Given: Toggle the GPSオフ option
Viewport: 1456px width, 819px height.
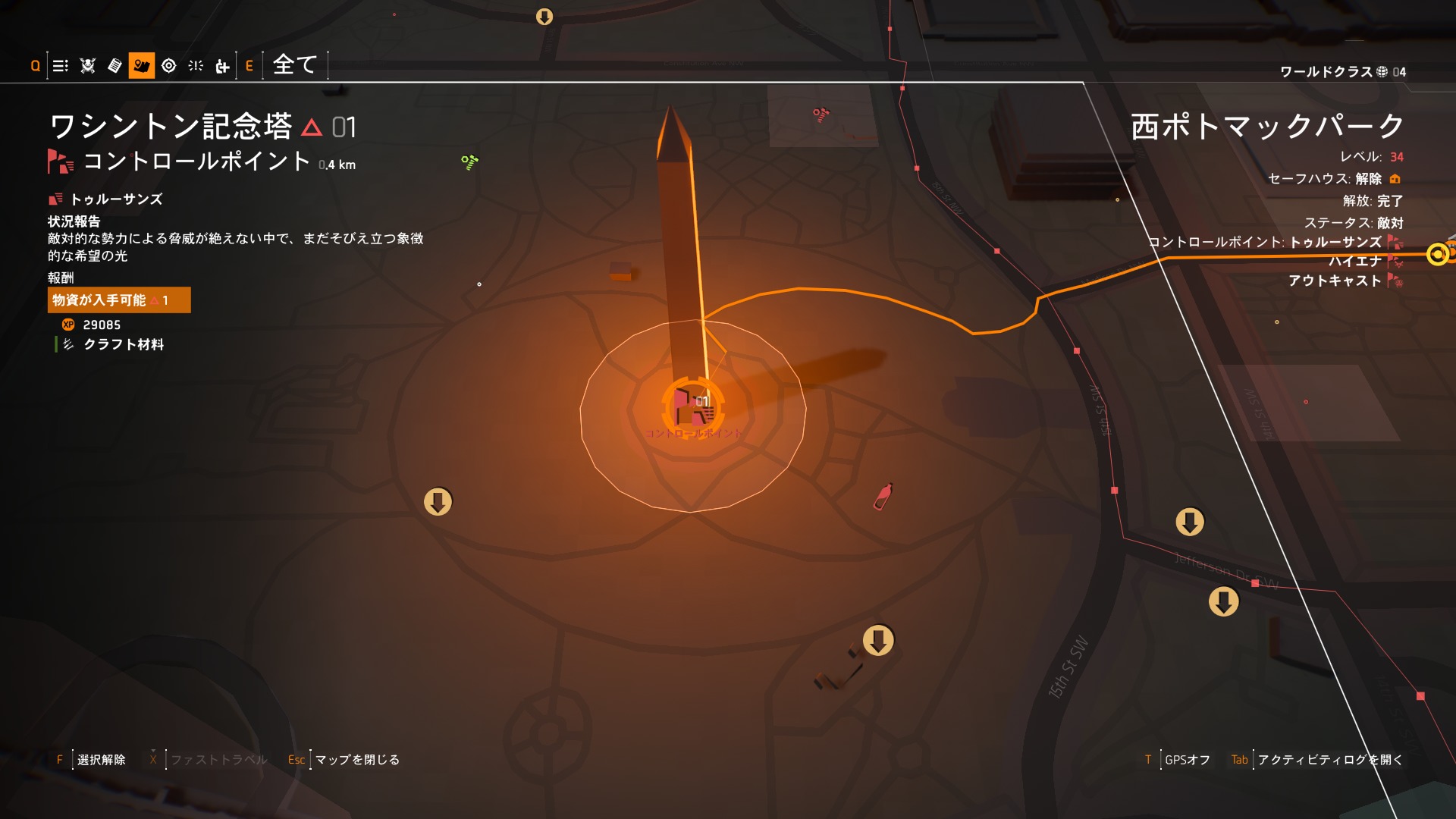Looking at the screenshot, I should [x=1187, y=760].
